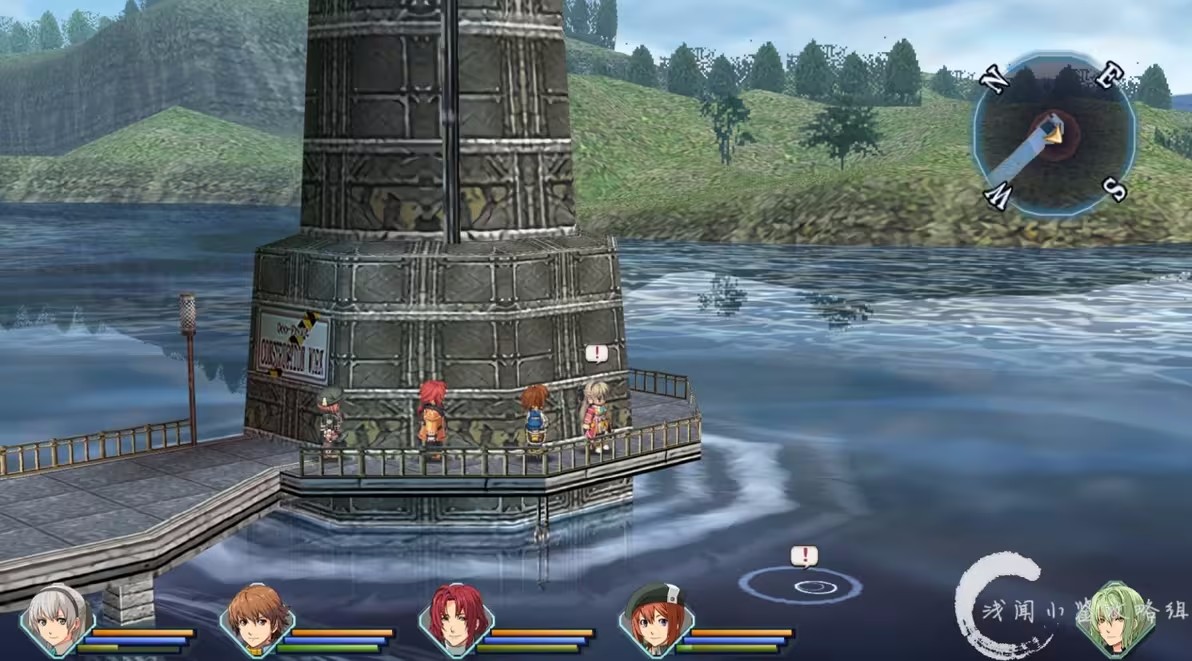Pick the green beret party member portrait
This screenshot has width=1192, height=661.
pos(655,620)
